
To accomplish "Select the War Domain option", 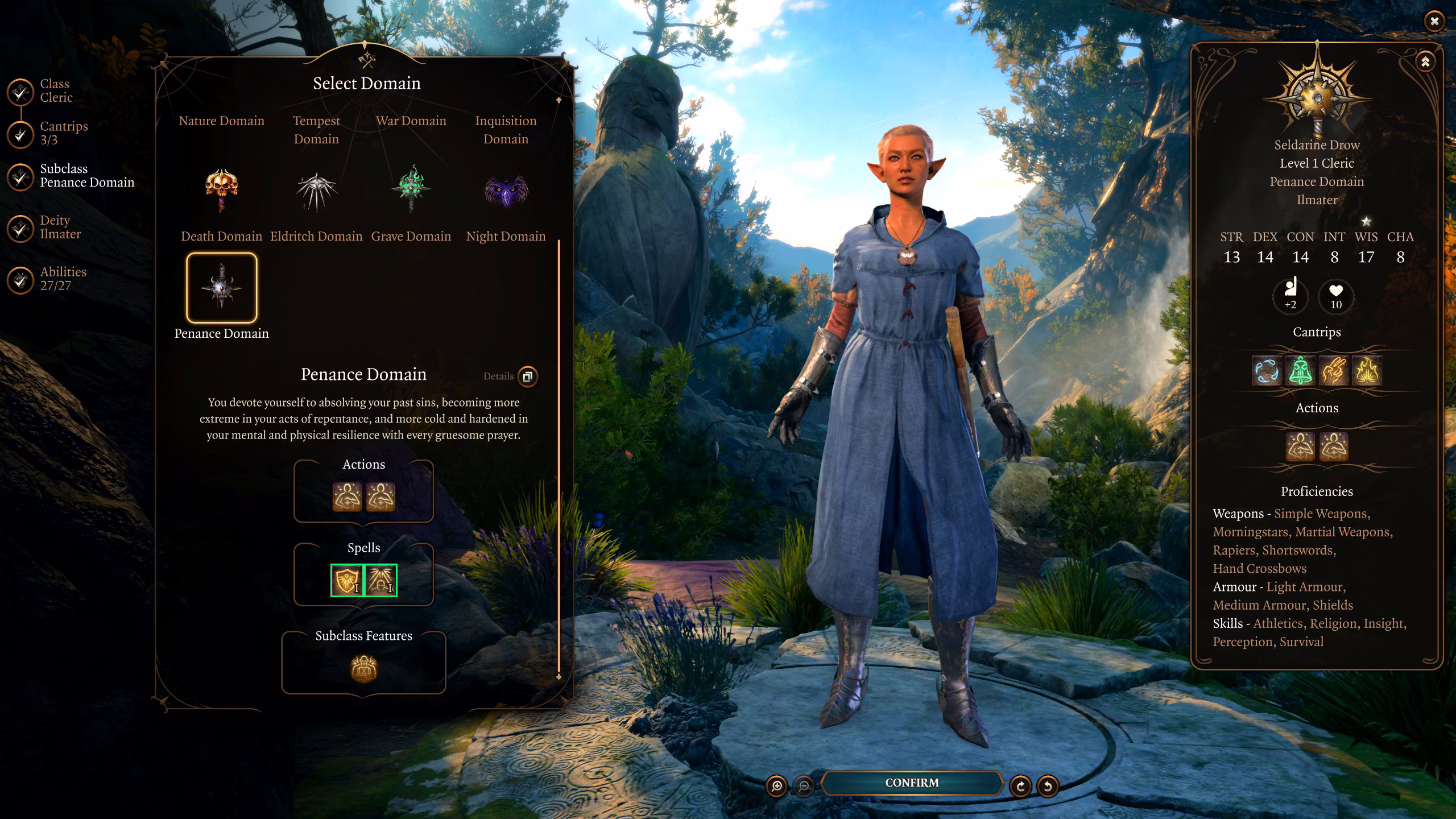I will pyautogui.click(x=411, y=121).
